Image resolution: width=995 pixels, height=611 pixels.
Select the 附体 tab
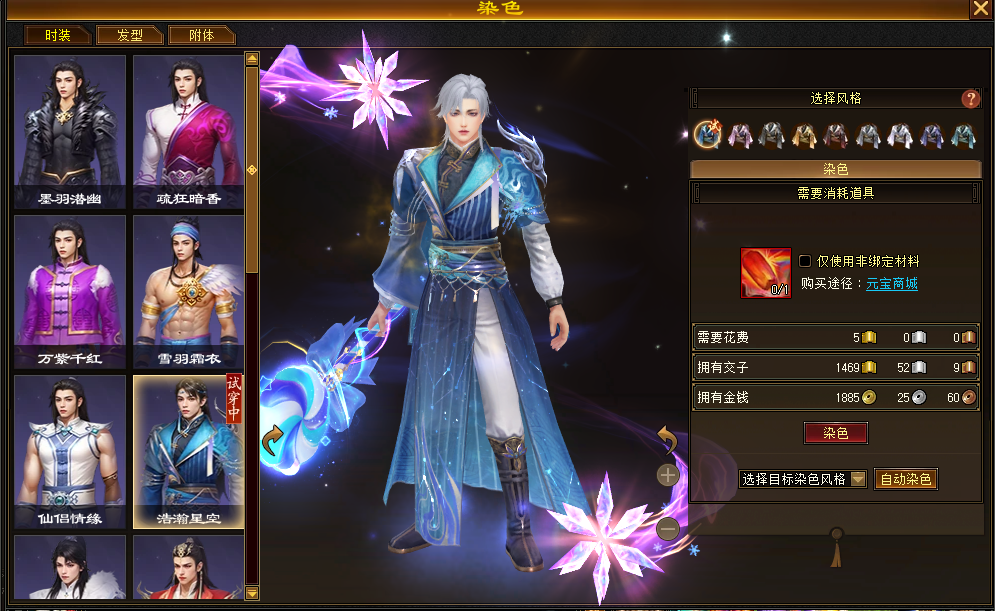tap(201, 35)
